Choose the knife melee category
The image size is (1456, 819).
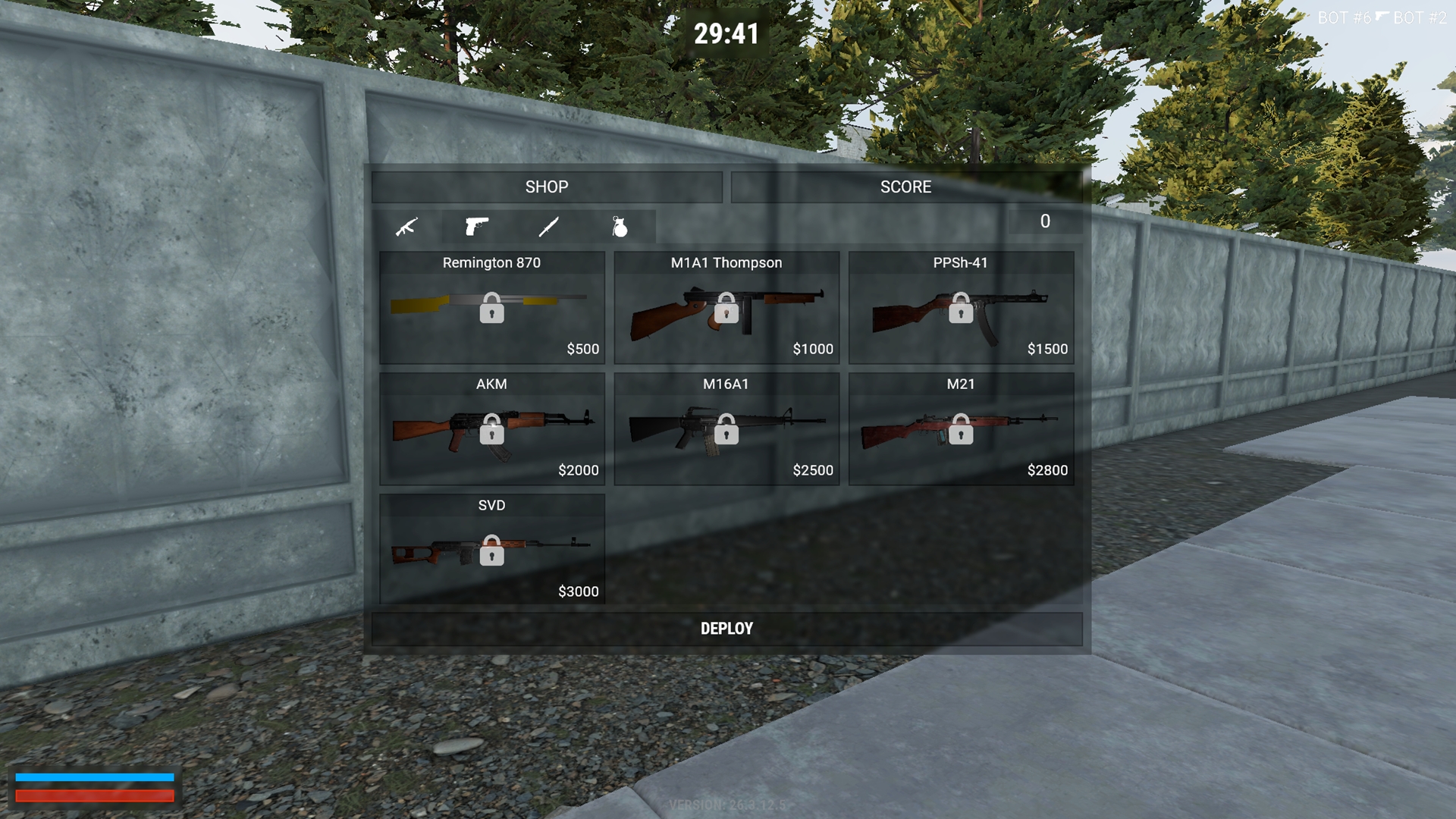tap(548, 227)
